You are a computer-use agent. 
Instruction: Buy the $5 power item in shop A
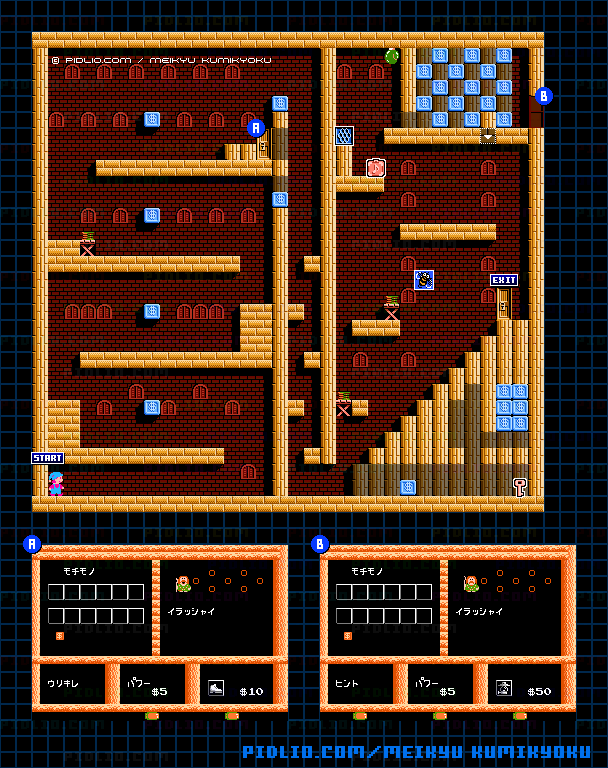pos(151,685)
